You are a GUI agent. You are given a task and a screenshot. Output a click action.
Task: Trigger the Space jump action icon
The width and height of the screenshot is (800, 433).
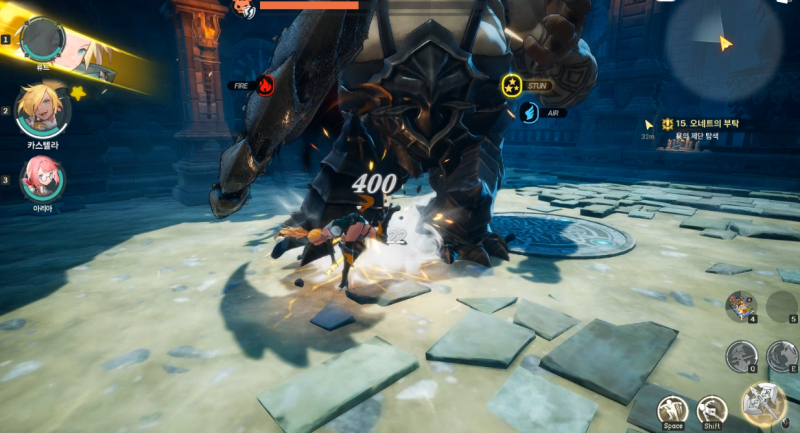tap(672, 409)
